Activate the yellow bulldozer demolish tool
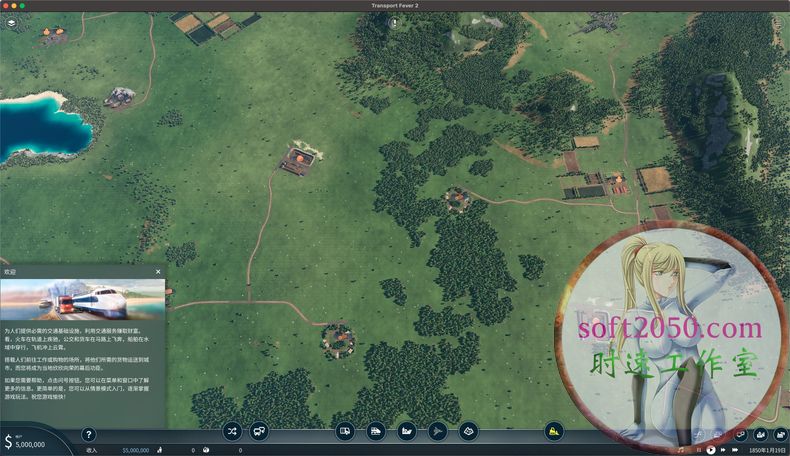 point(553,432)
